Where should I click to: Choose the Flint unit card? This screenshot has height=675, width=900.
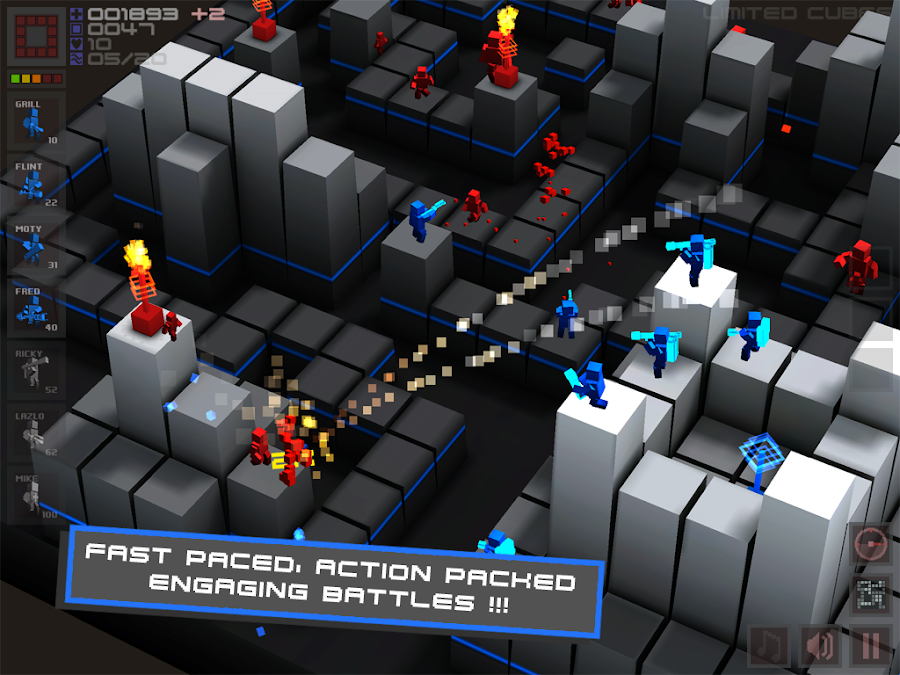click(36, 183)
